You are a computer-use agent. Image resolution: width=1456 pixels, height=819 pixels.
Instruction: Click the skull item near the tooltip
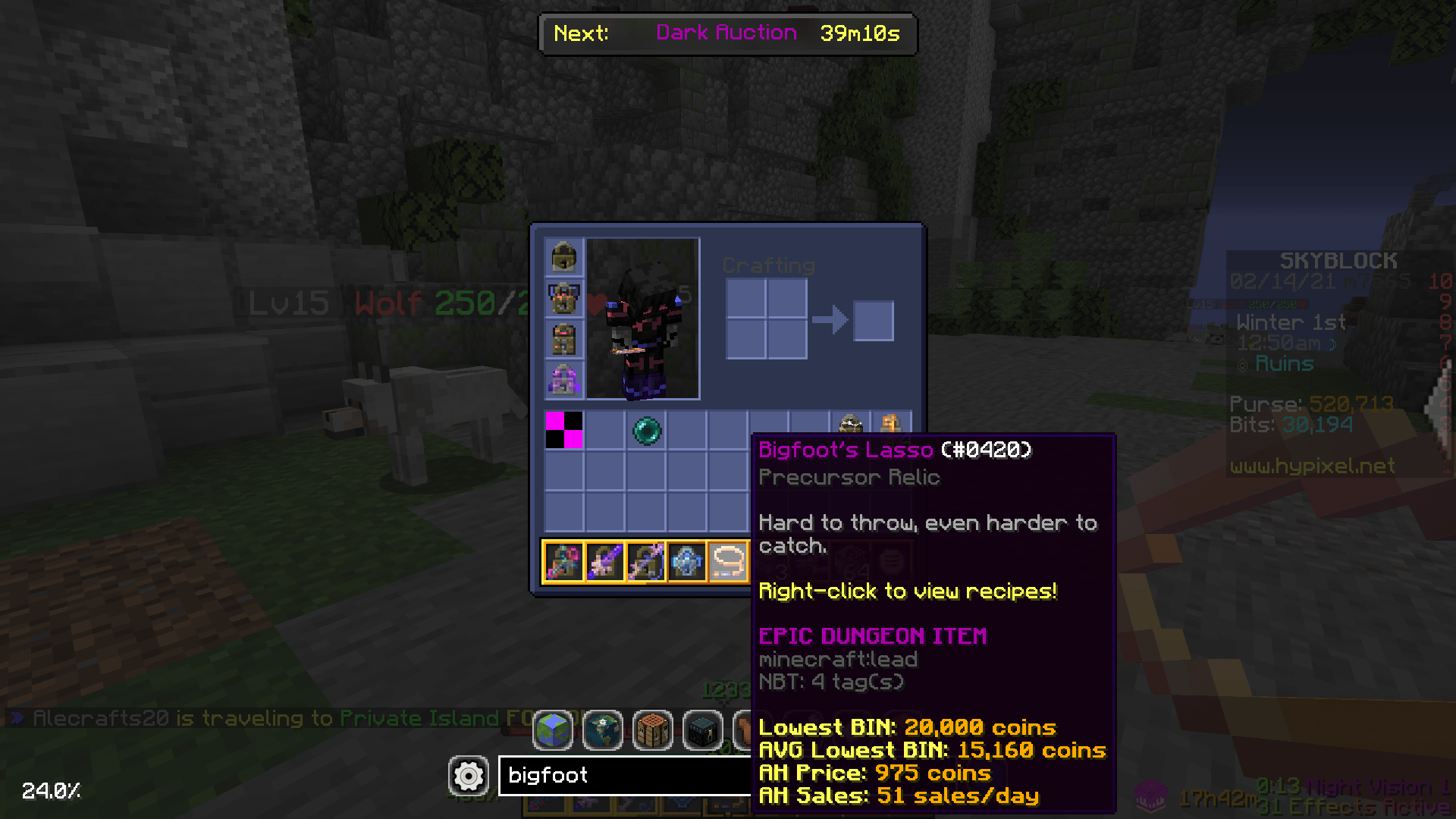click(x=851, y=425)
